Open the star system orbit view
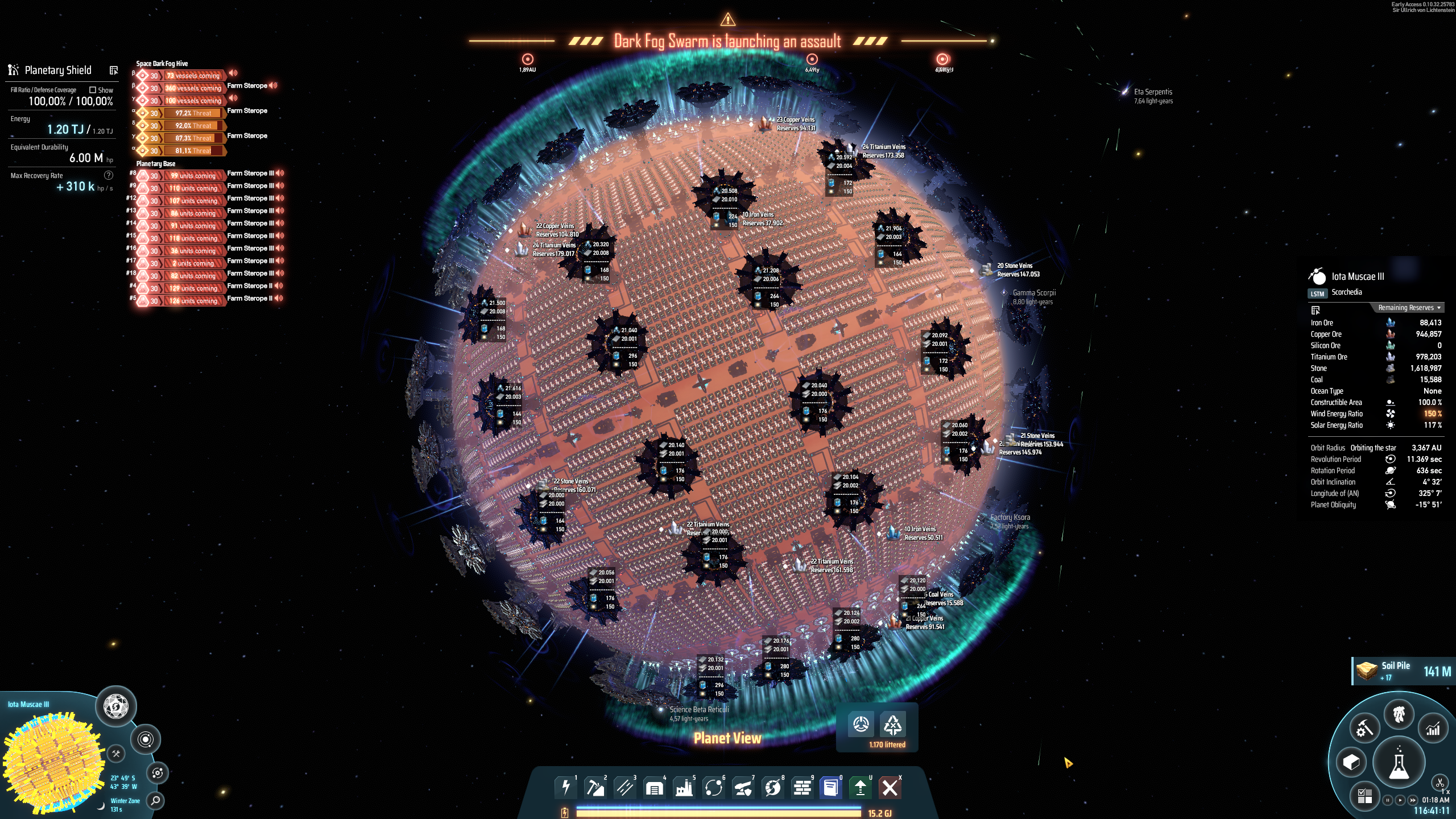The width and height of the screenshot is (1456, 819). 146,739
